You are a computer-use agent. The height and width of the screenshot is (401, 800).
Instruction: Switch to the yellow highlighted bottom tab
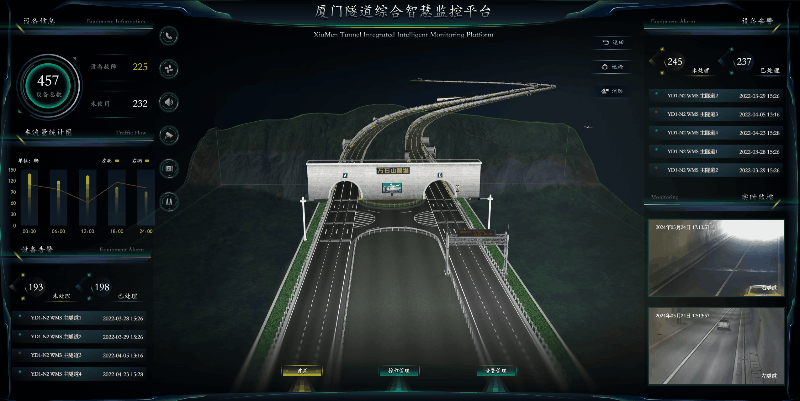(x=300, y=371)
